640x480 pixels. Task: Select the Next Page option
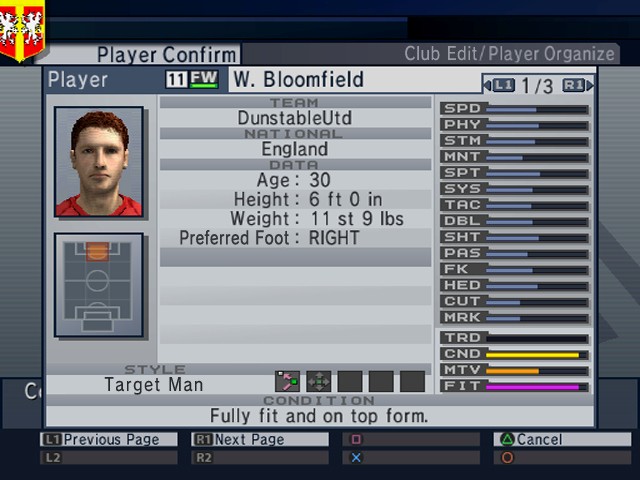click(x=259, y=439)
